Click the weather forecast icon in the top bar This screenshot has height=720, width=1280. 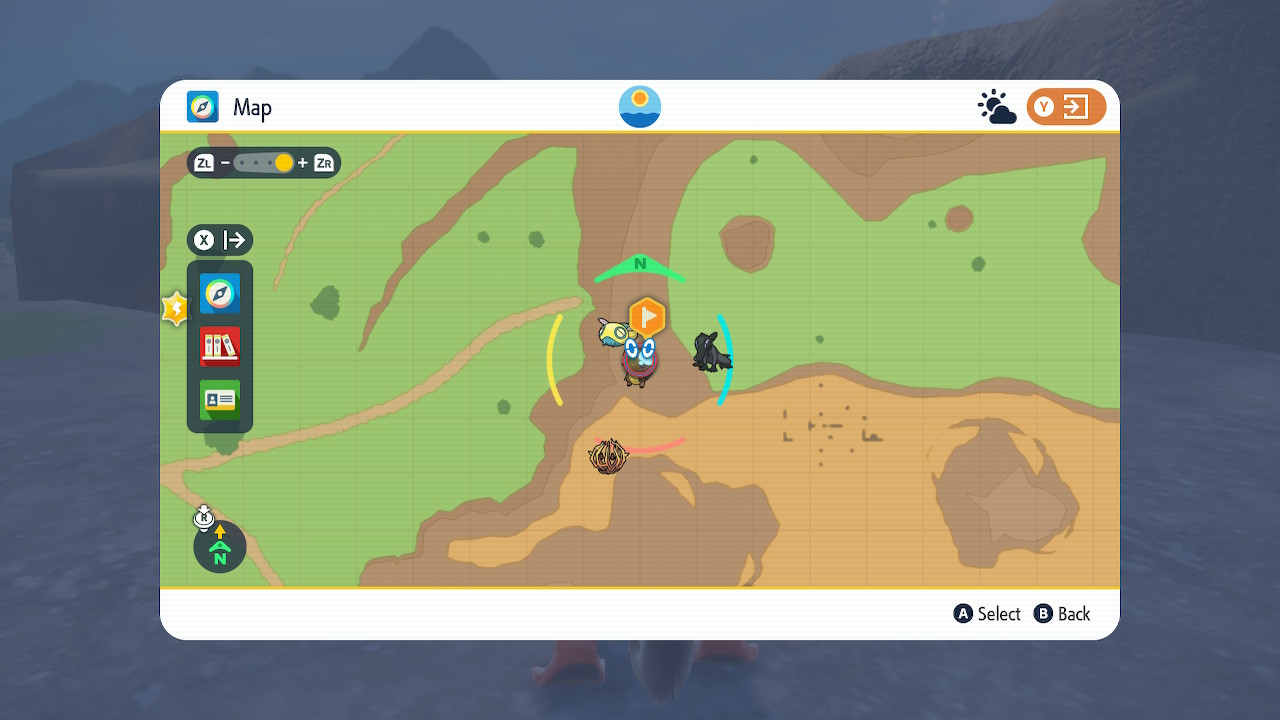[x=997, y=104]
